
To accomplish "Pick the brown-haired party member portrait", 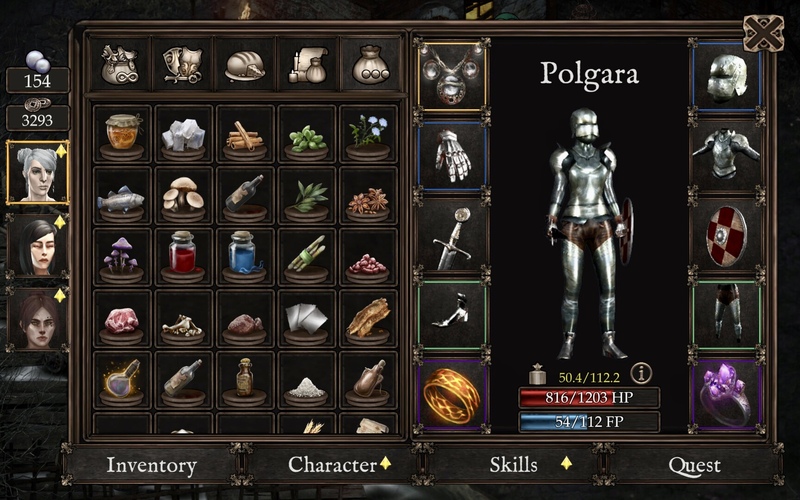I will tap(37, 318).
